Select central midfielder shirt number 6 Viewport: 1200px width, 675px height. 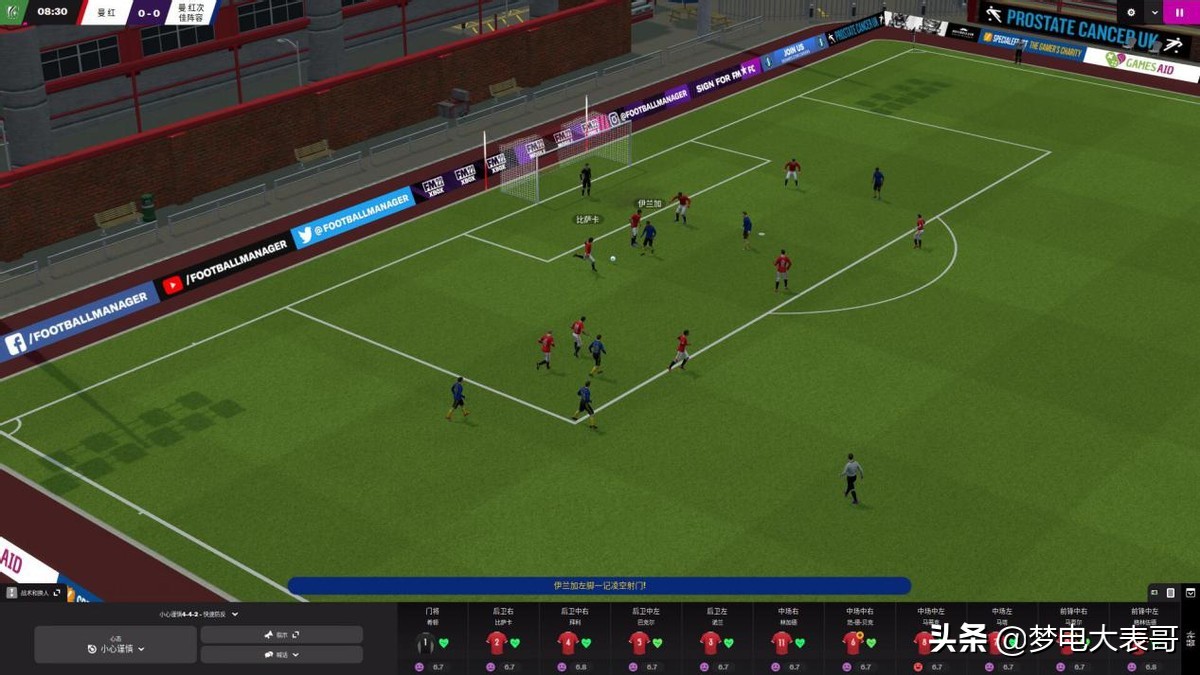point(853,643)
